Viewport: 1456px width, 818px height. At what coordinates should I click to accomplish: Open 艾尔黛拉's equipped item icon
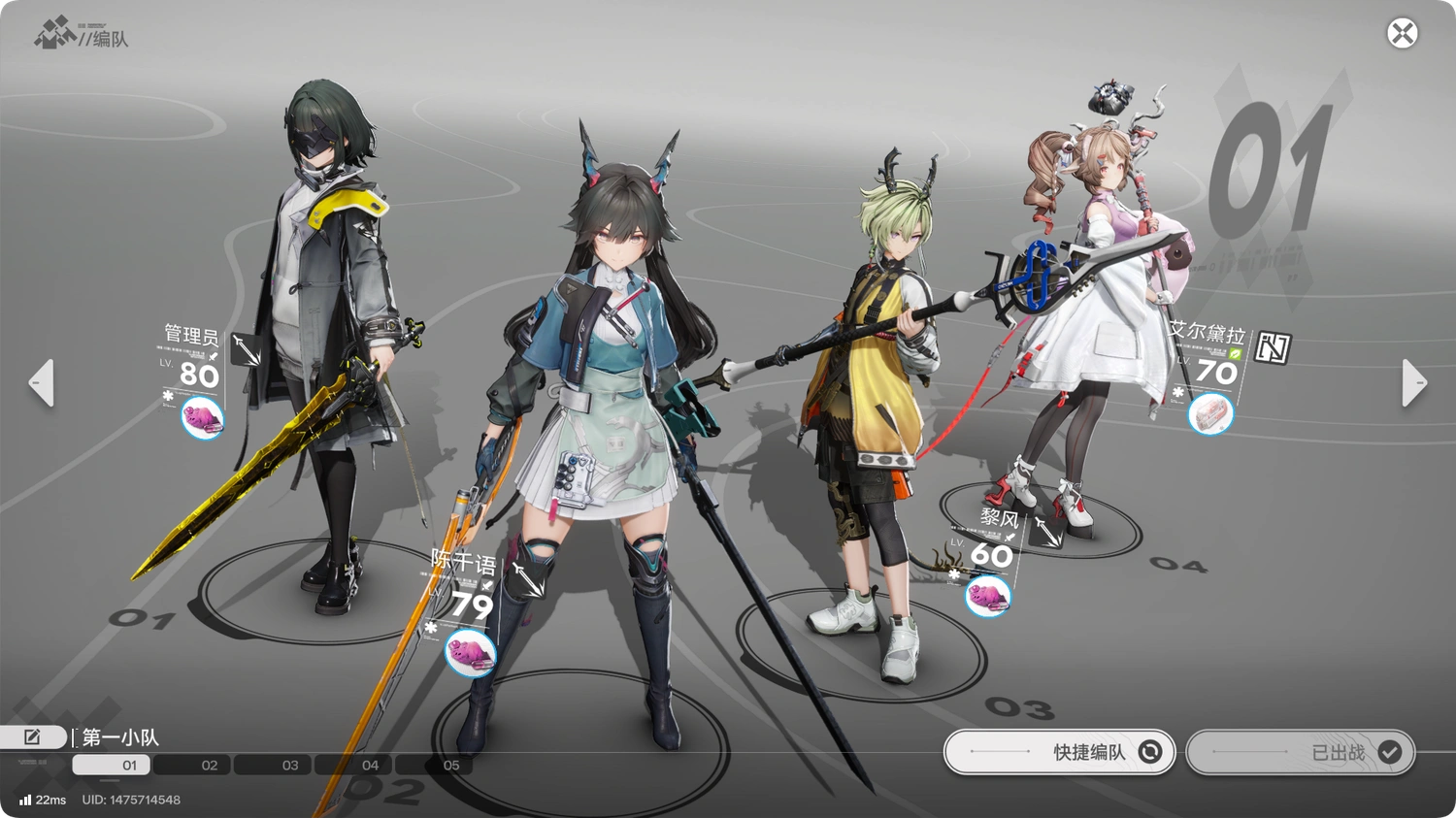pos(1210,414)
